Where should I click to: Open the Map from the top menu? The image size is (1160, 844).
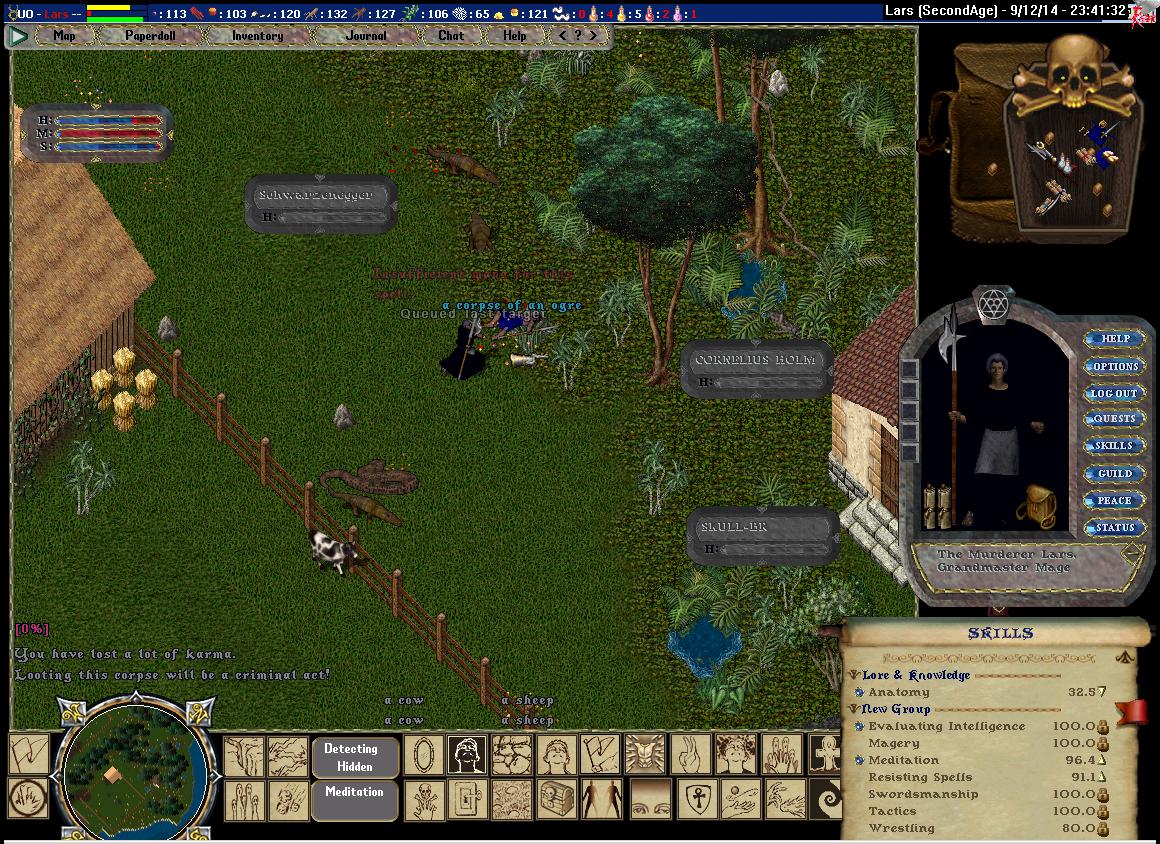click(64, 36)
